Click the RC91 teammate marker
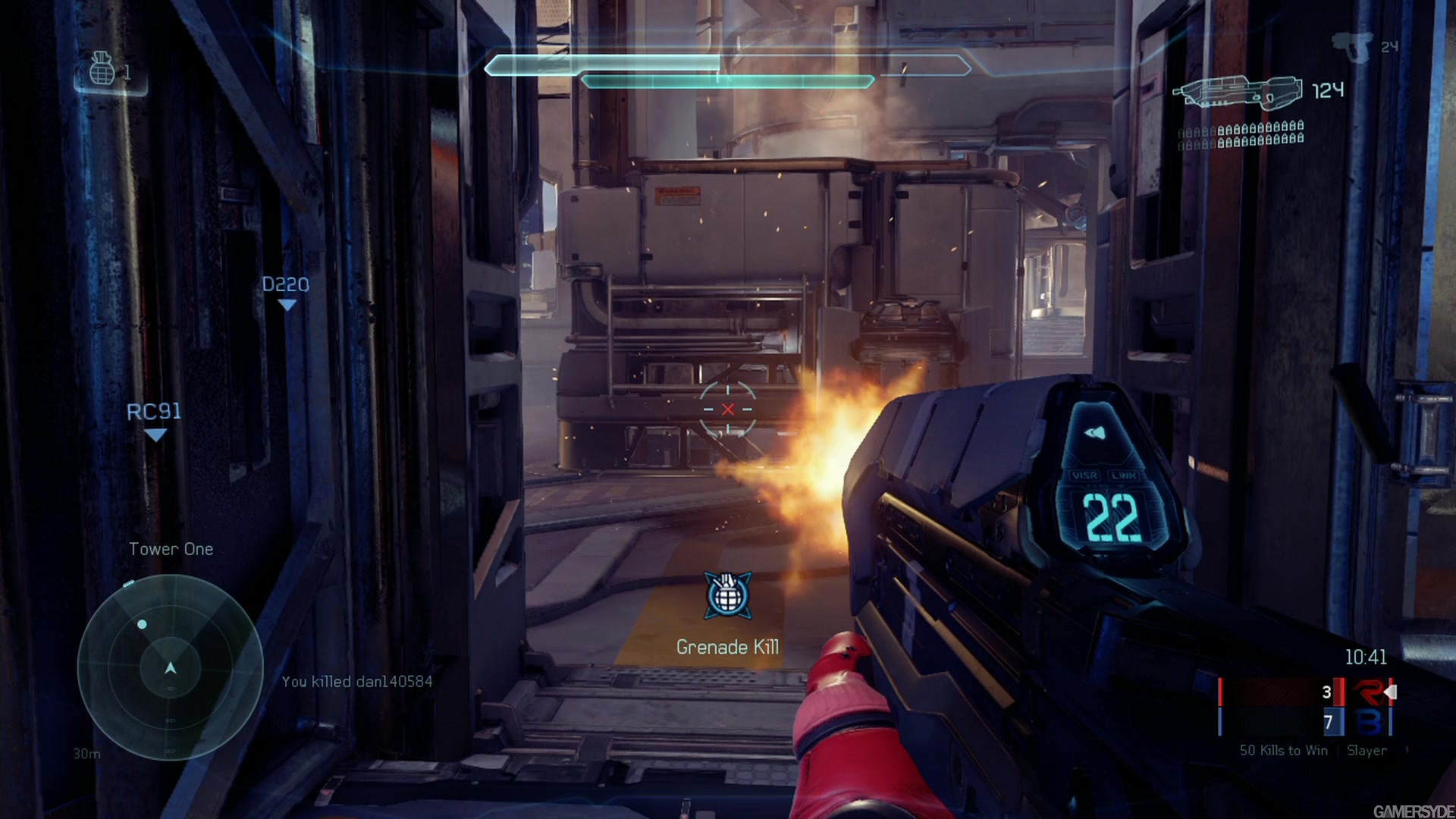Screen dimensions: 1456x819 154,419
